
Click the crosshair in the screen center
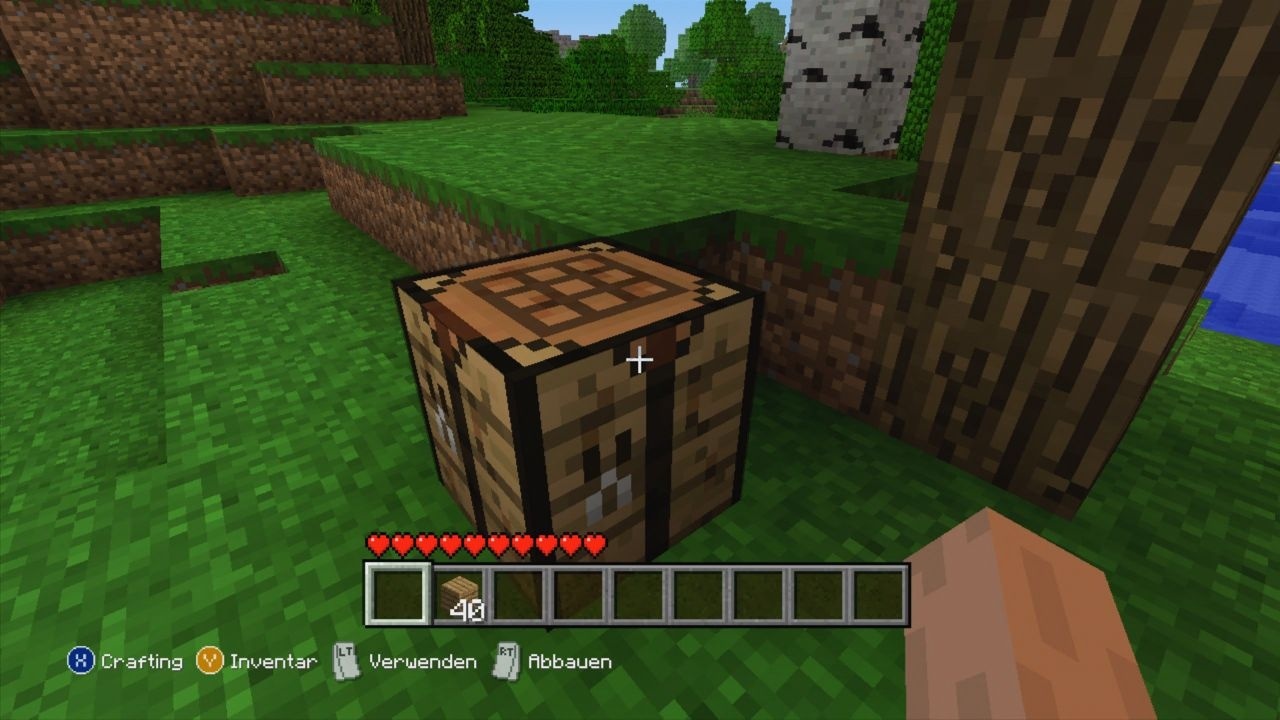[638, 358]
